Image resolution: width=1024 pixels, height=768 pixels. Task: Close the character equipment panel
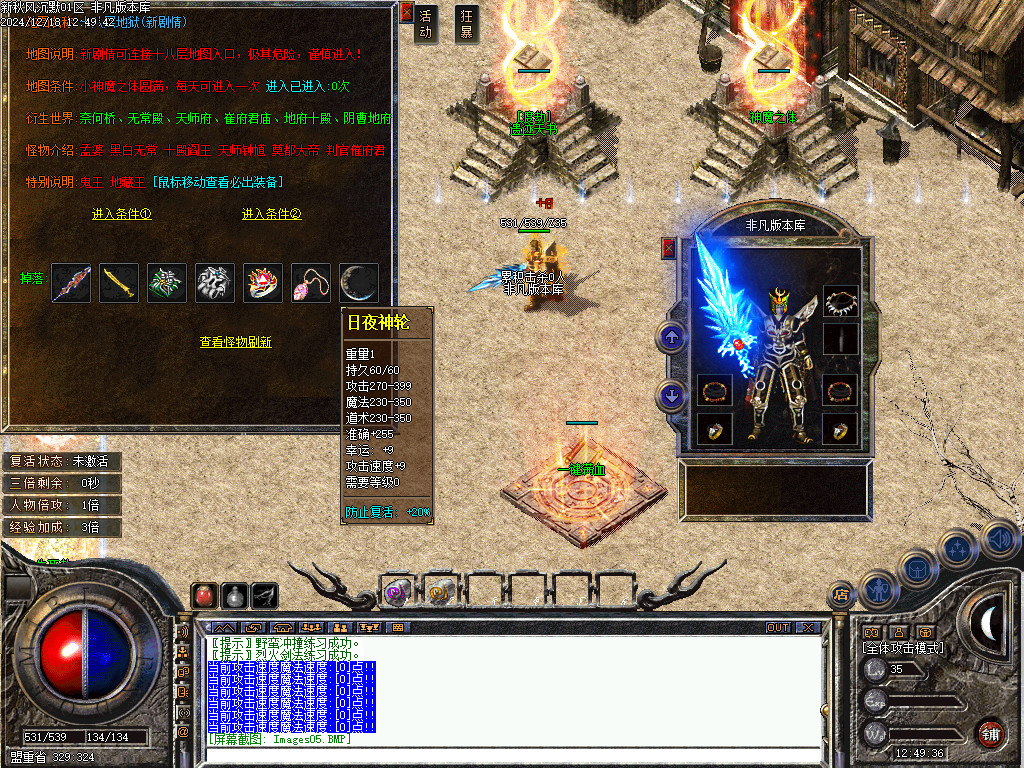(669, 248)
